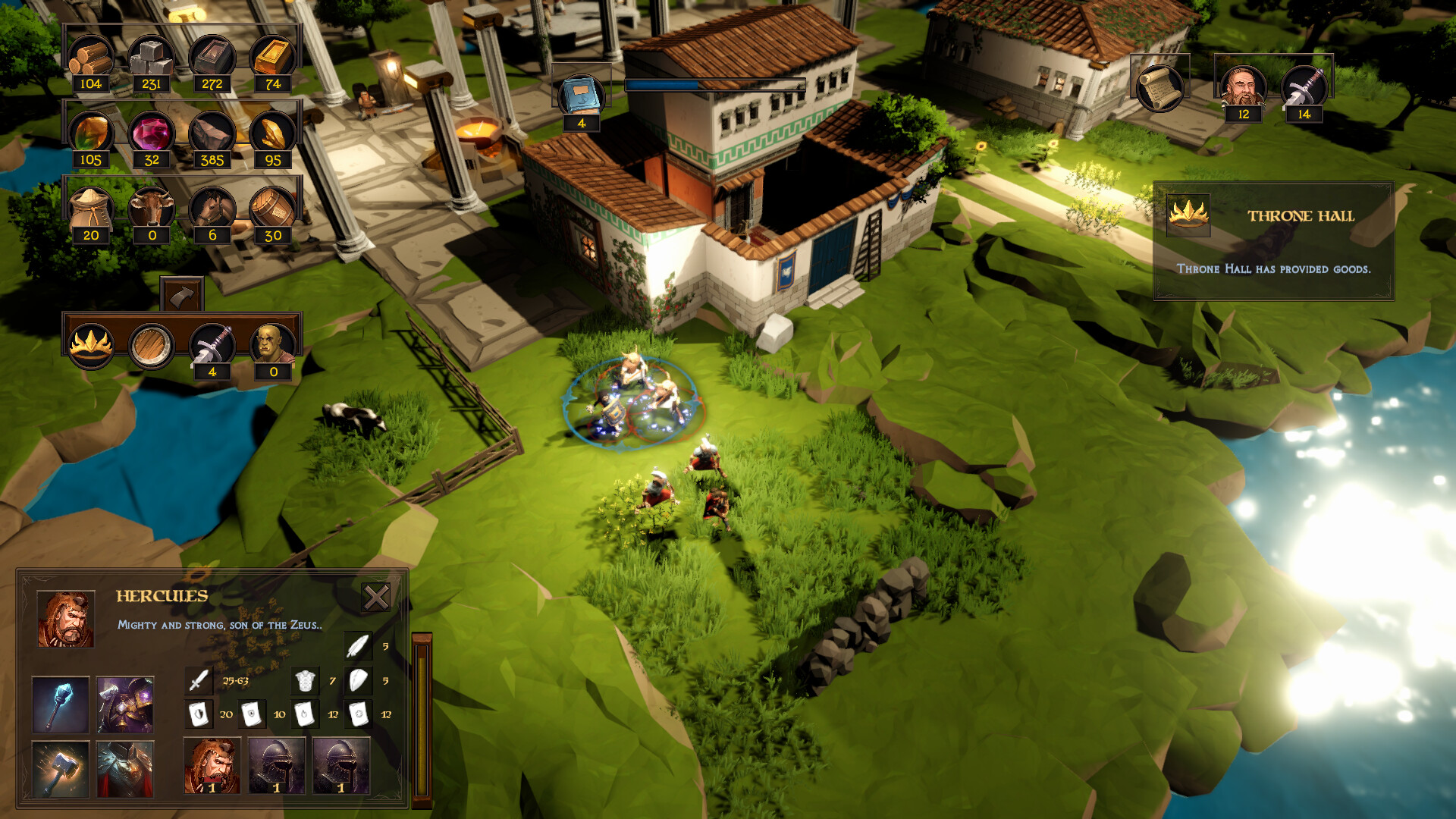Screen dimensions: 1456x819
Task: Select the wood logs resource icon
Action: click(91, 58)
